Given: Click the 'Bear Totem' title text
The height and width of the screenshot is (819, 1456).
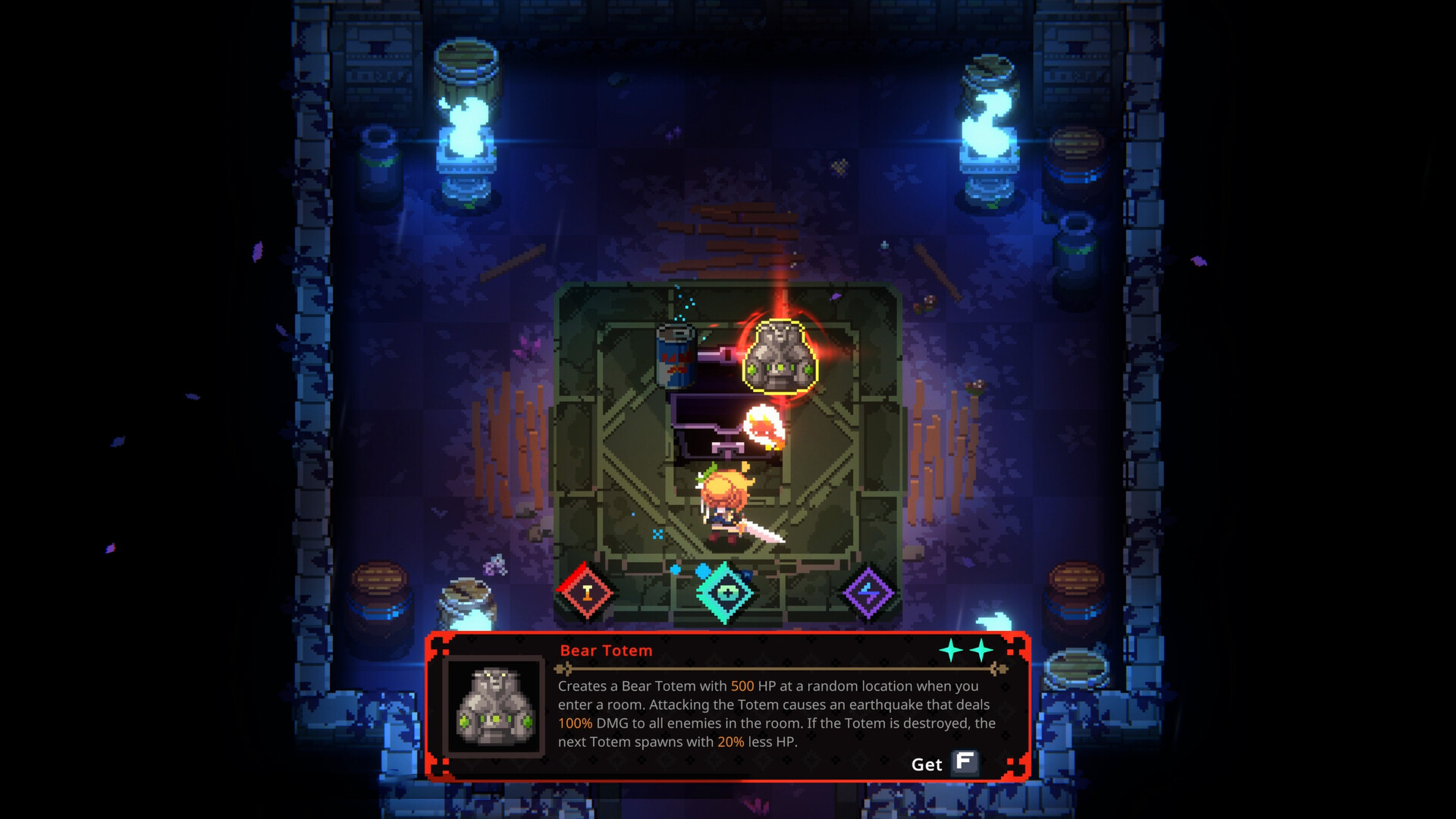Looking at the screenshot, I should 606,651.
